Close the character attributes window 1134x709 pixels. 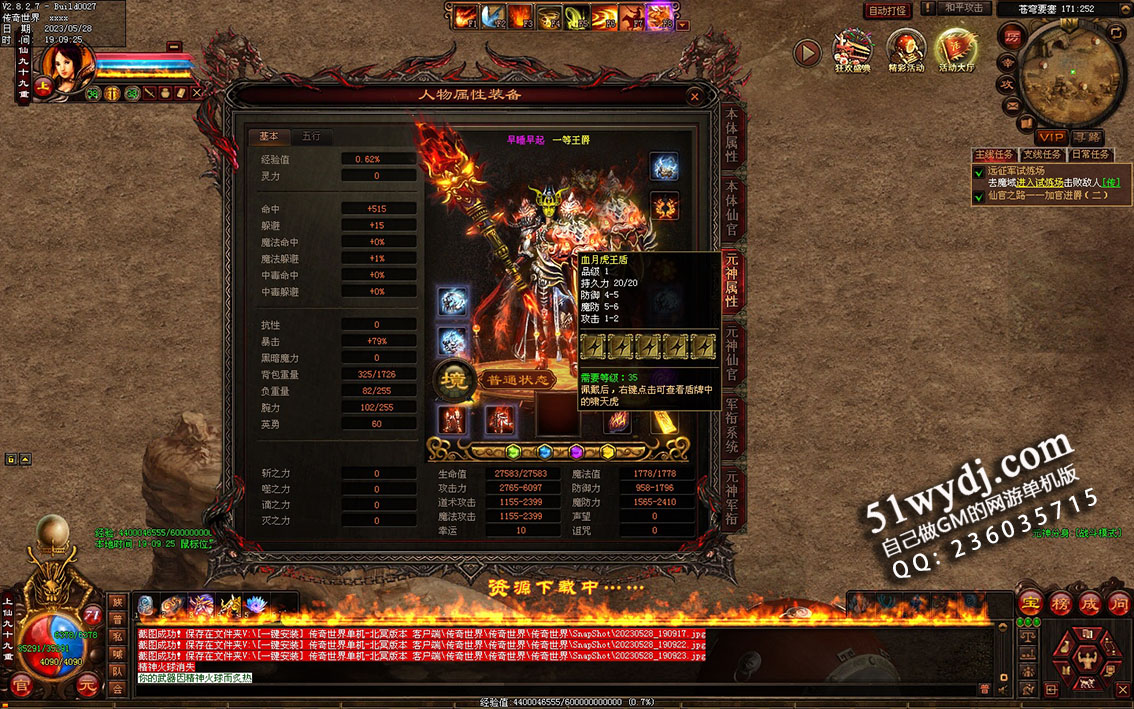pos(695,97)
